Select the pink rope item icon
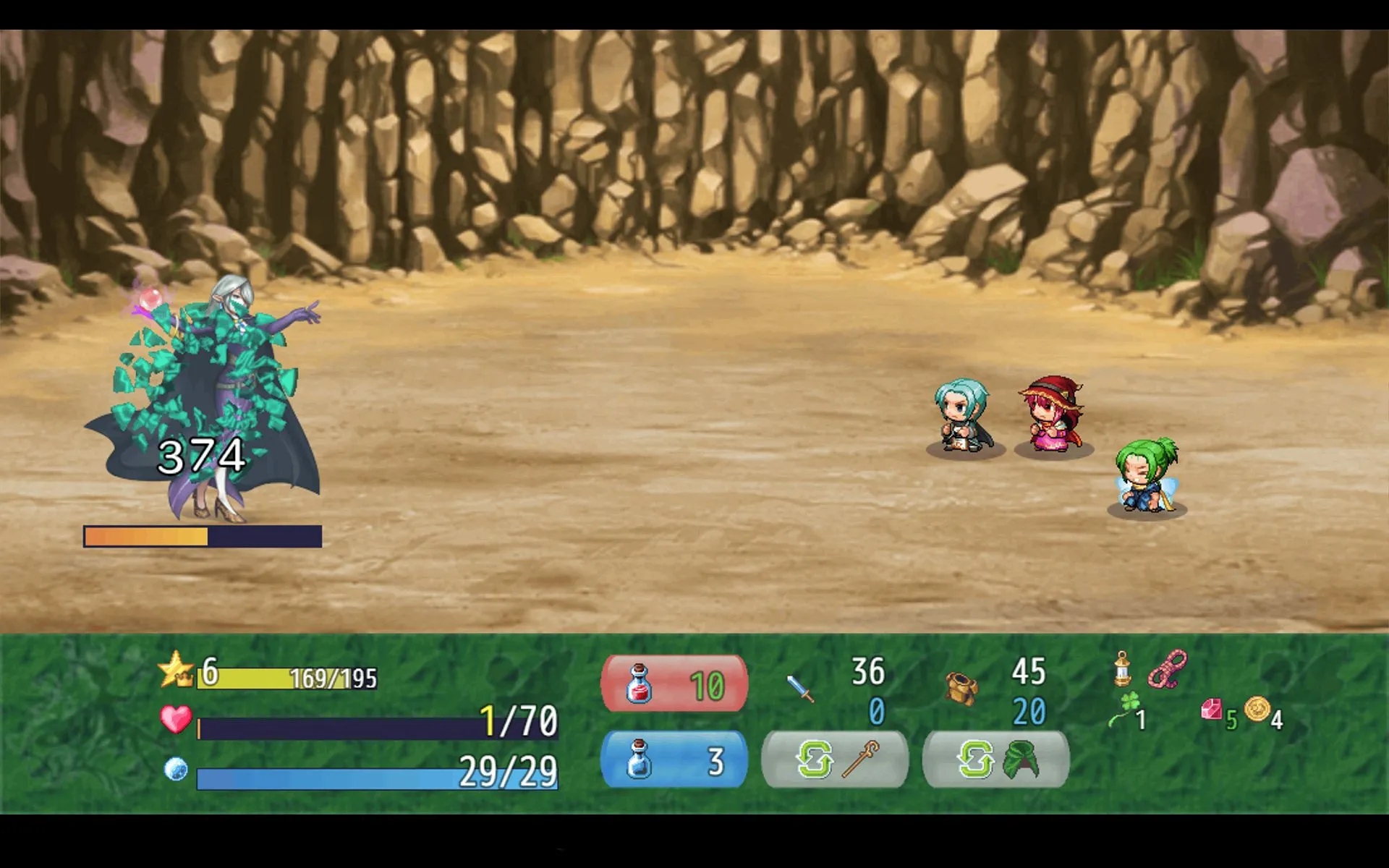The width and height of the screenshot is (1389, 868). 1167,669
